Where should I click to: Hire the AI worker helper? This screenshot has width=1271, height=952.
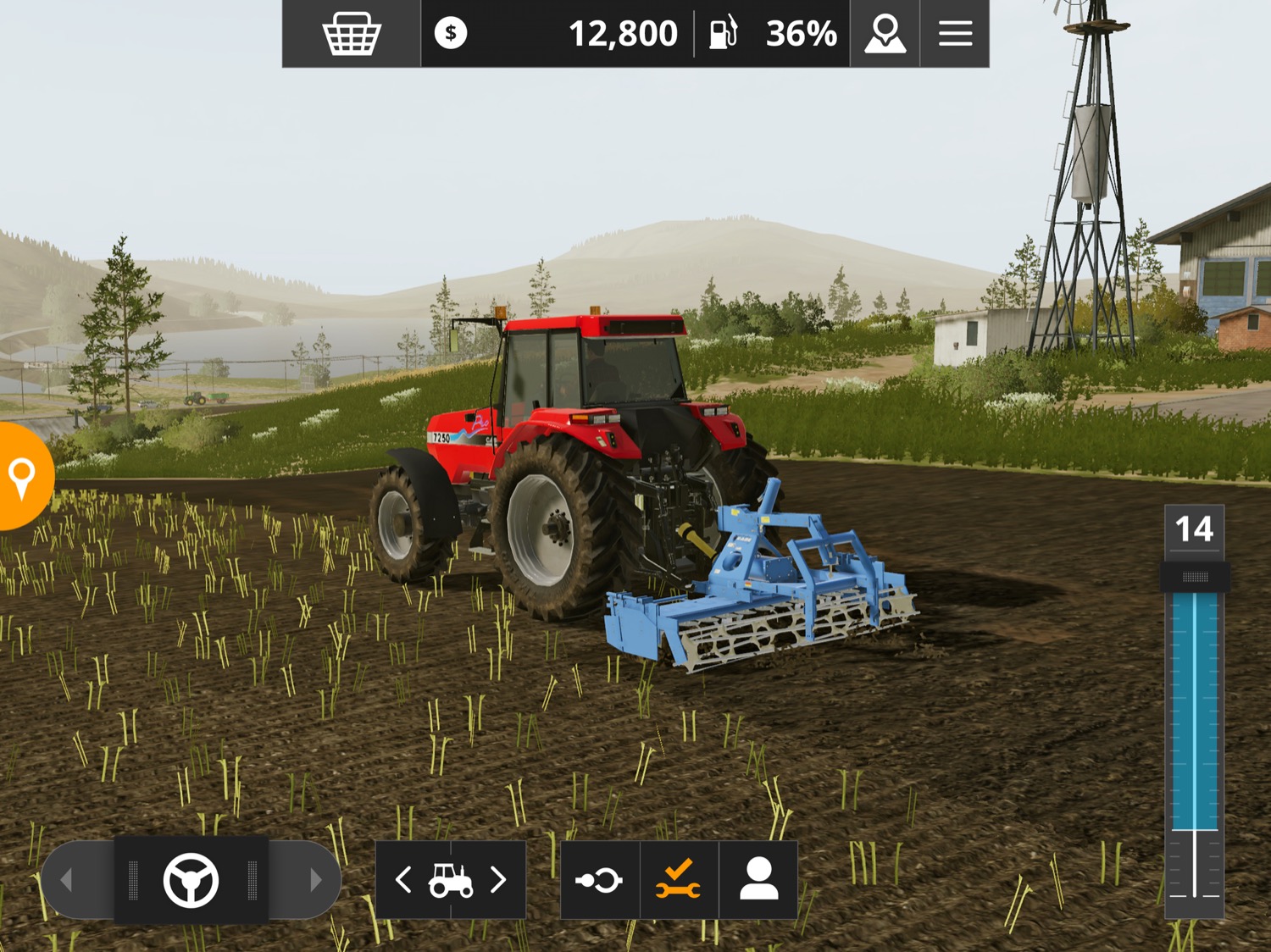coord(758,880)
